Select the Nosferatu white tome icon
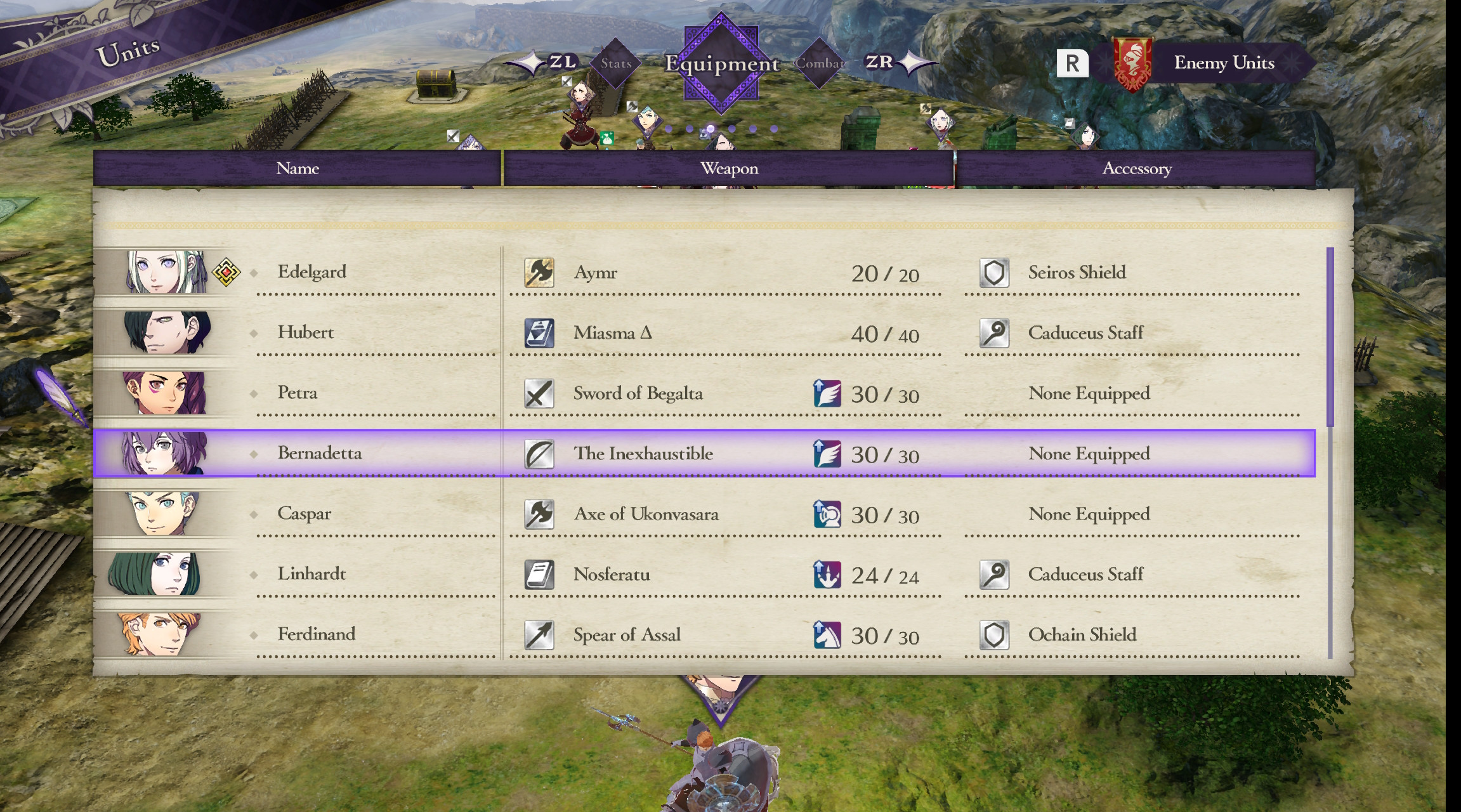Image resolution: width=1461 pixels, height=812 pixels. pyautogui.click(x=539, y=574)
